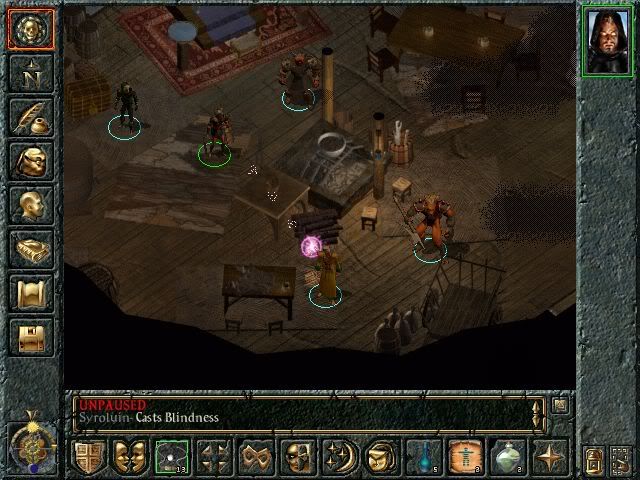Toggle the lantern button at bottom right

point(594,460)
